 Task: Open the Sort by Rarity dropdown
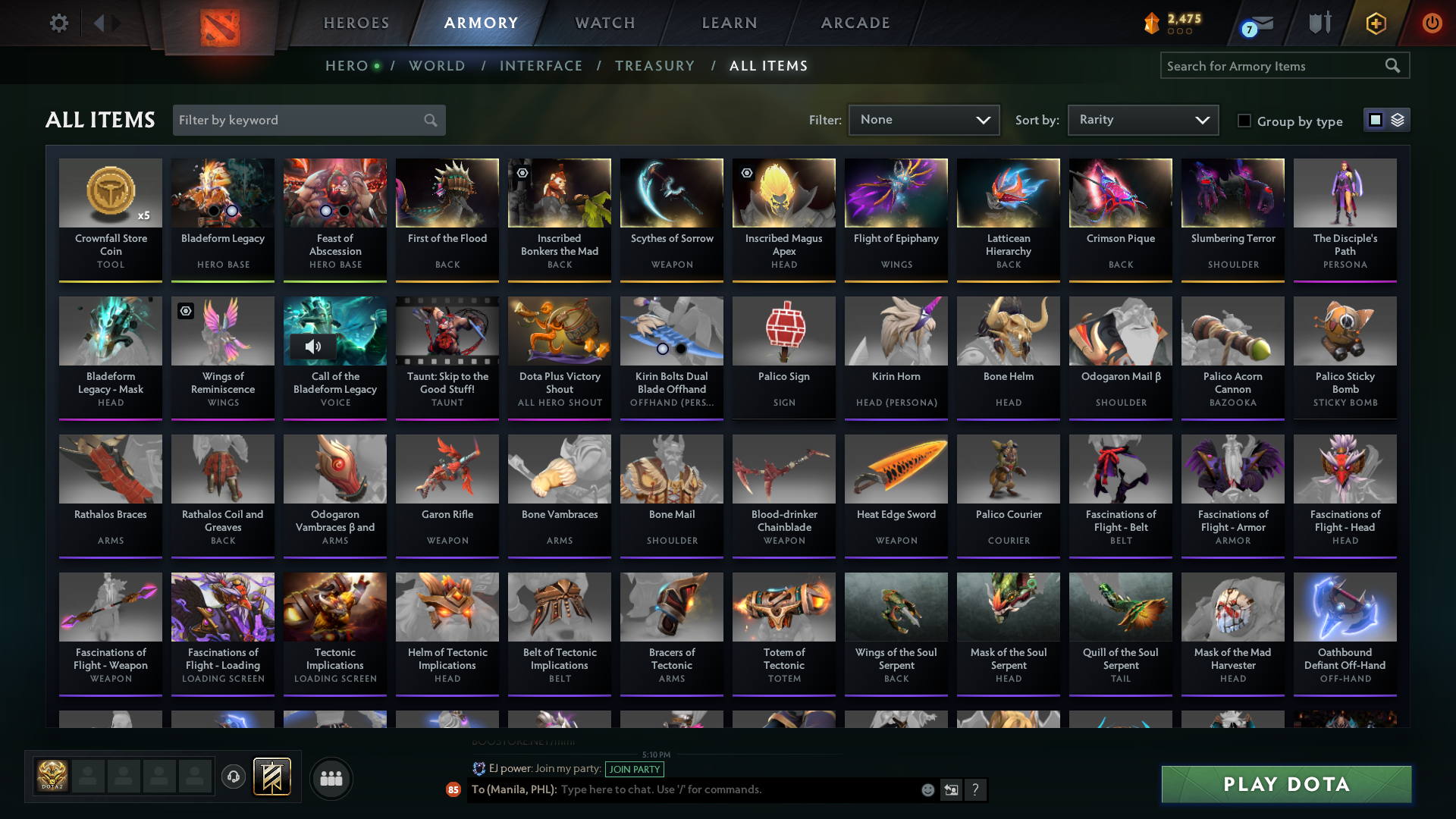[x=1143, y=120]
